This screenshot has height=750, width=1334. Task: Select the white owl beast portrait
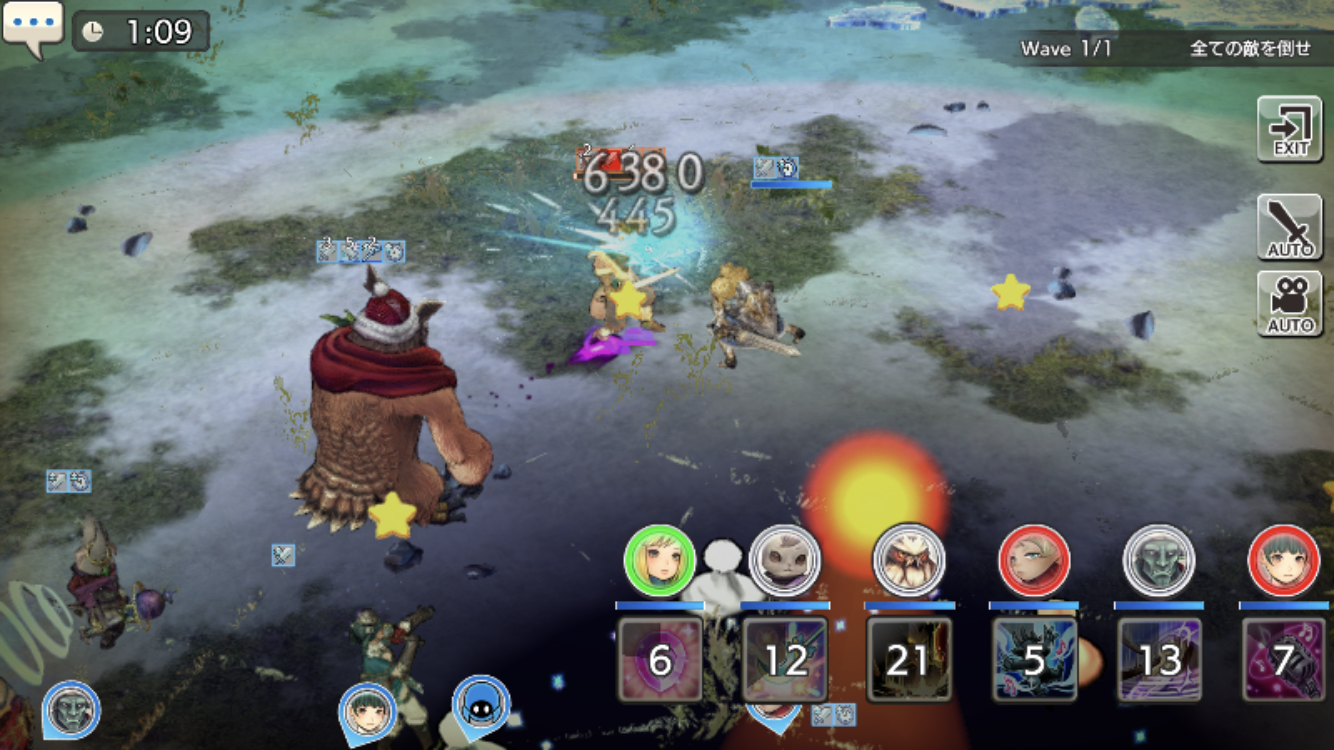click(x=909, y=562)
